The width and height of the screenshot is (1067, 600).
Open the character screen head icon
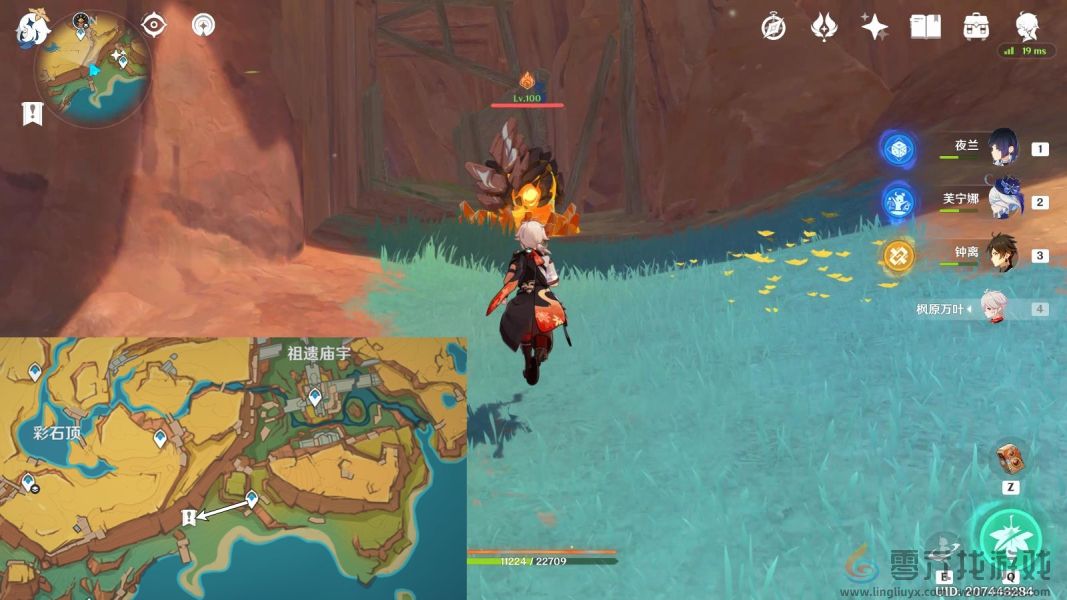(x=1027, y=27)
